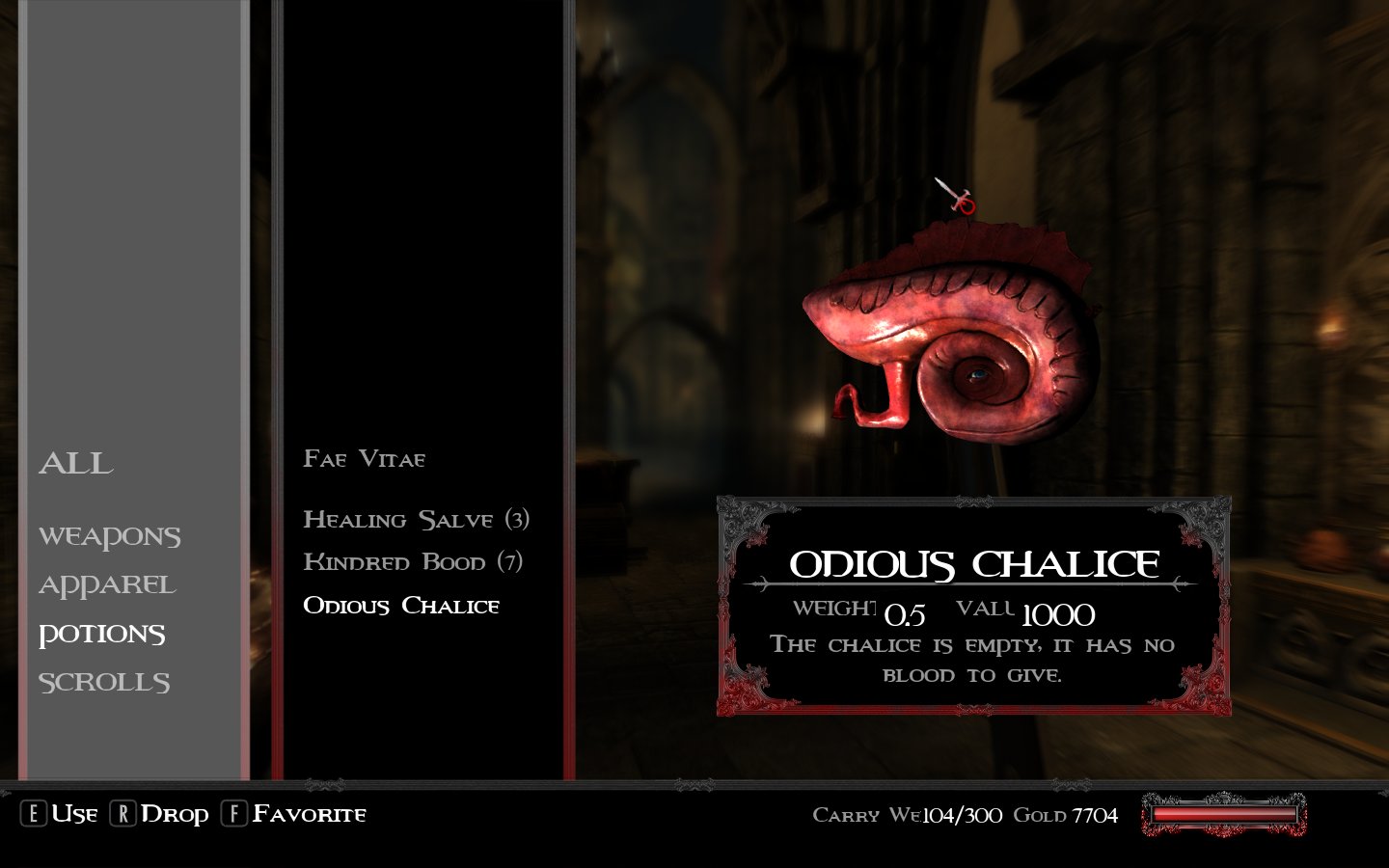This screenshot has height=868, width=1389.
Task: Click the red health bar meter
Action: click(x=1223, y=815)
